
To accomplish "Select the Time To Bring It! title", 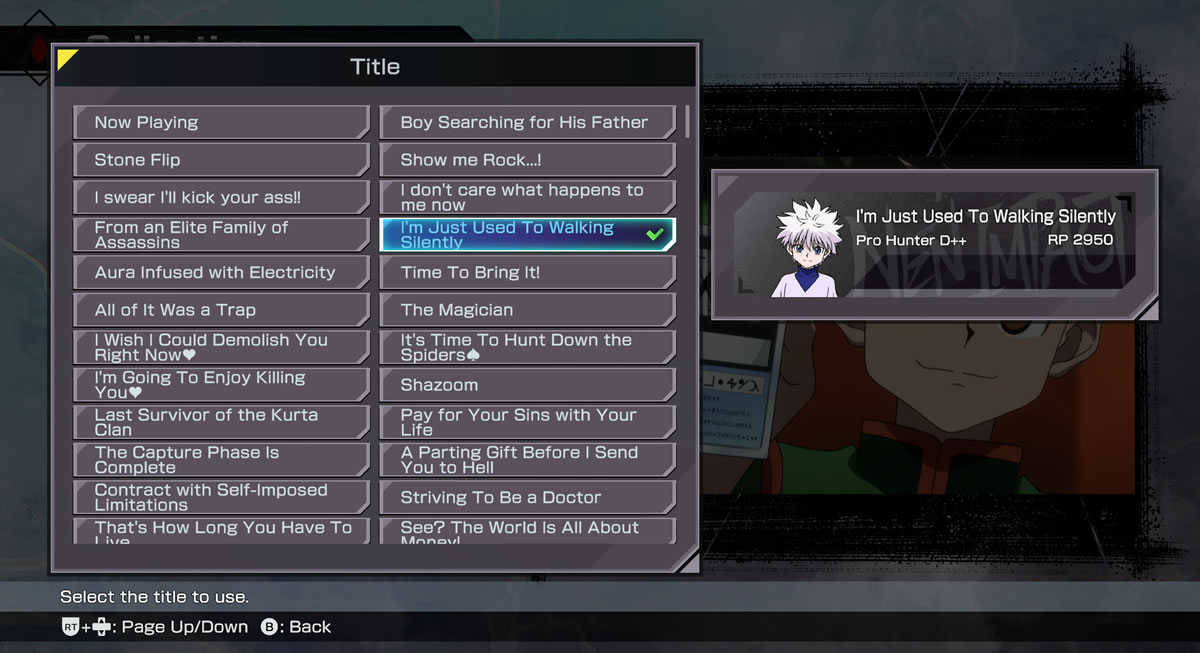I will coord(527,272).
